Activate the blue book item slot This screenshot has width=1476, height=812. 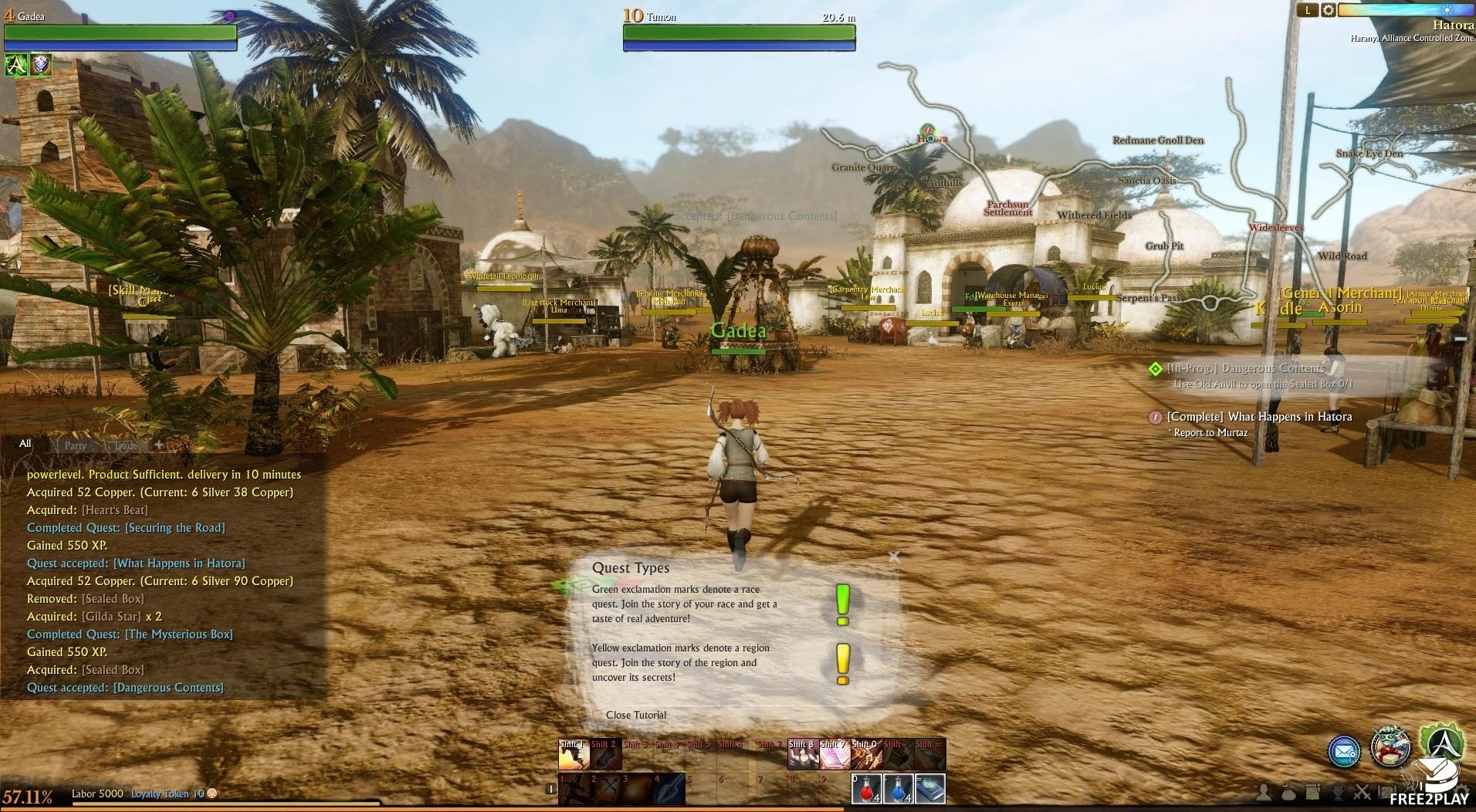pos(930,789)
